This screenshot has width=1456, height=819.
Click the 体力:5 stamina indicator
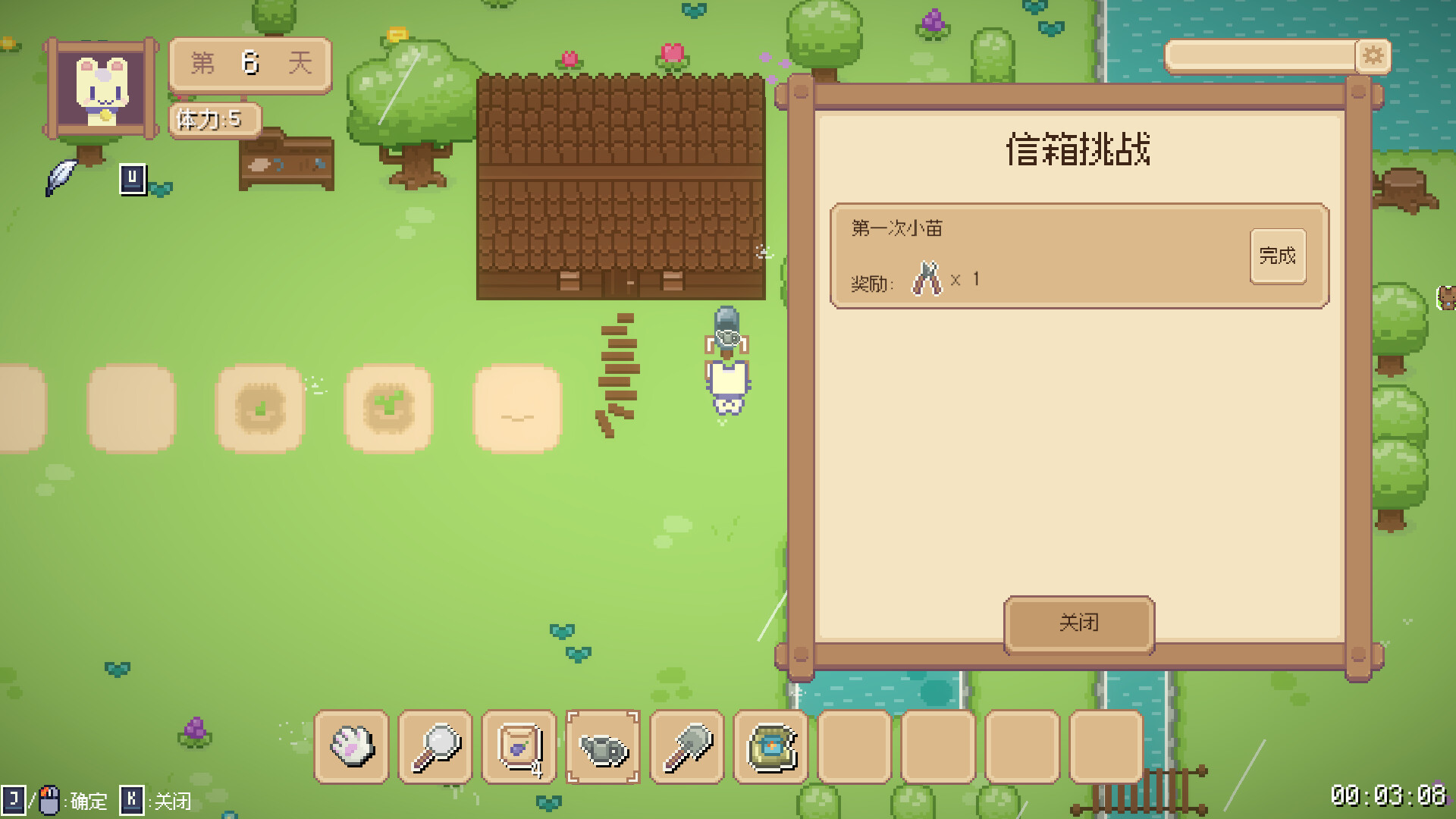point(215,119)
